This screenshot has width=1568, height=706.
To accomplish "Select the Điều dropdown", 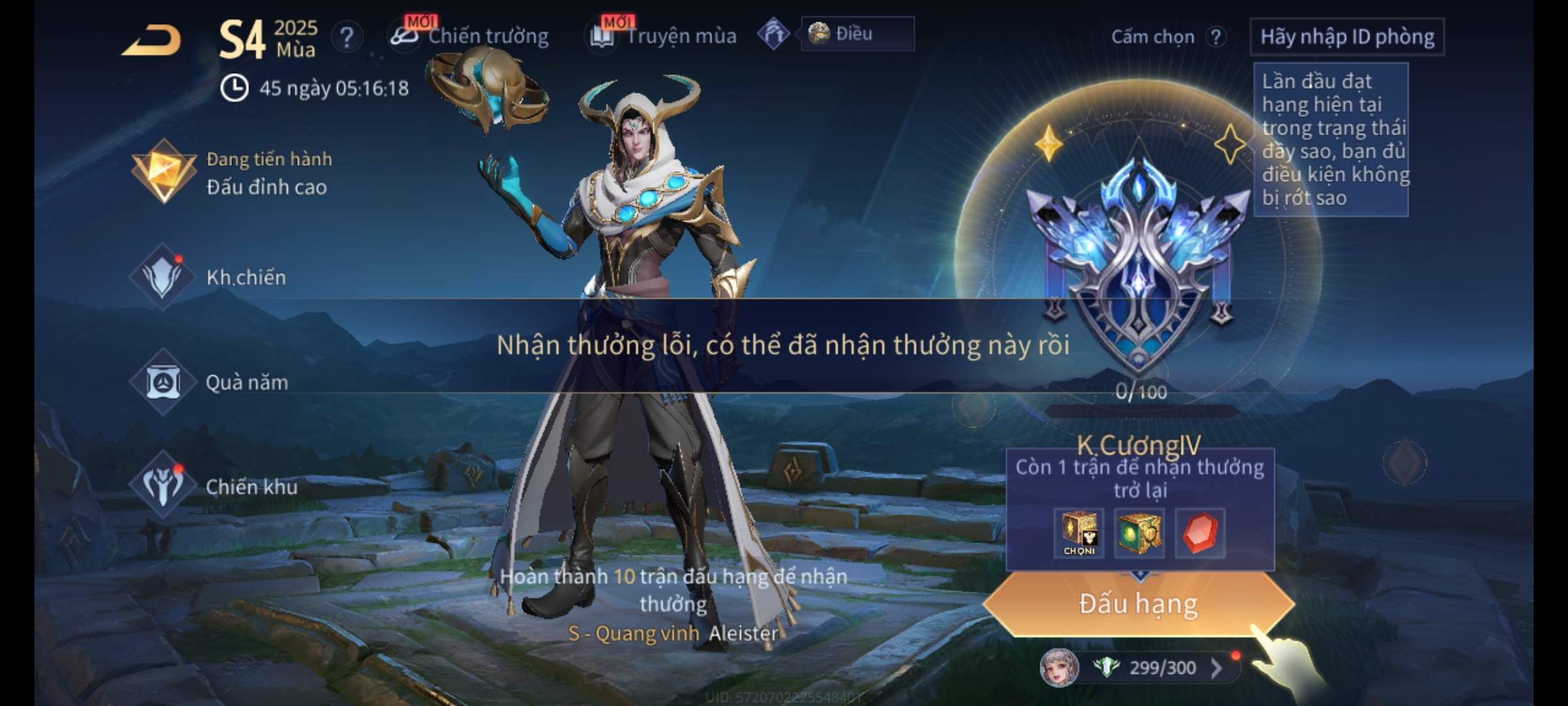I will point(857,34).
